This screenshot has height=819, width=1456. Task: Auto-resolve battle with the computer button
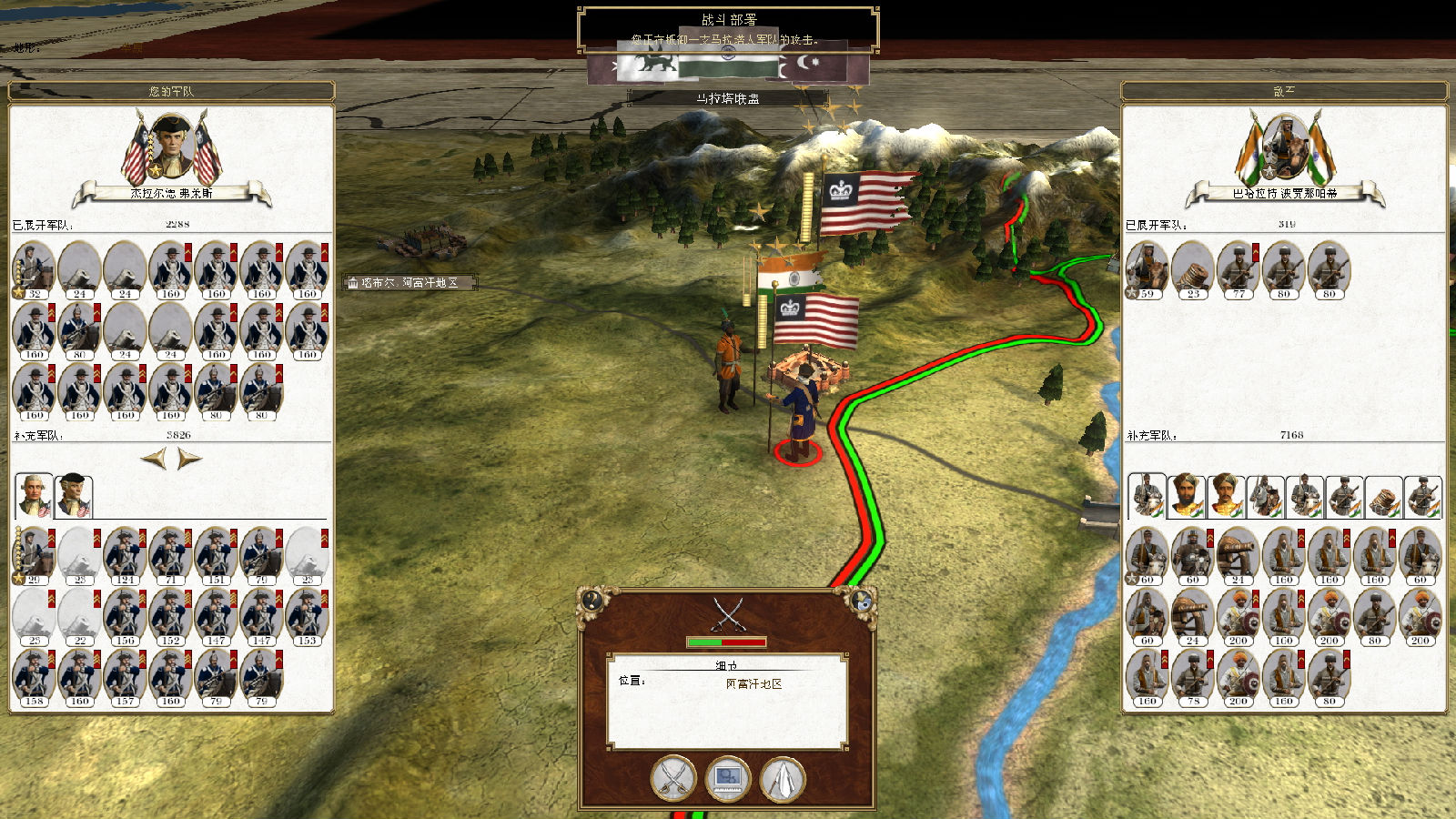coord(728,779)
